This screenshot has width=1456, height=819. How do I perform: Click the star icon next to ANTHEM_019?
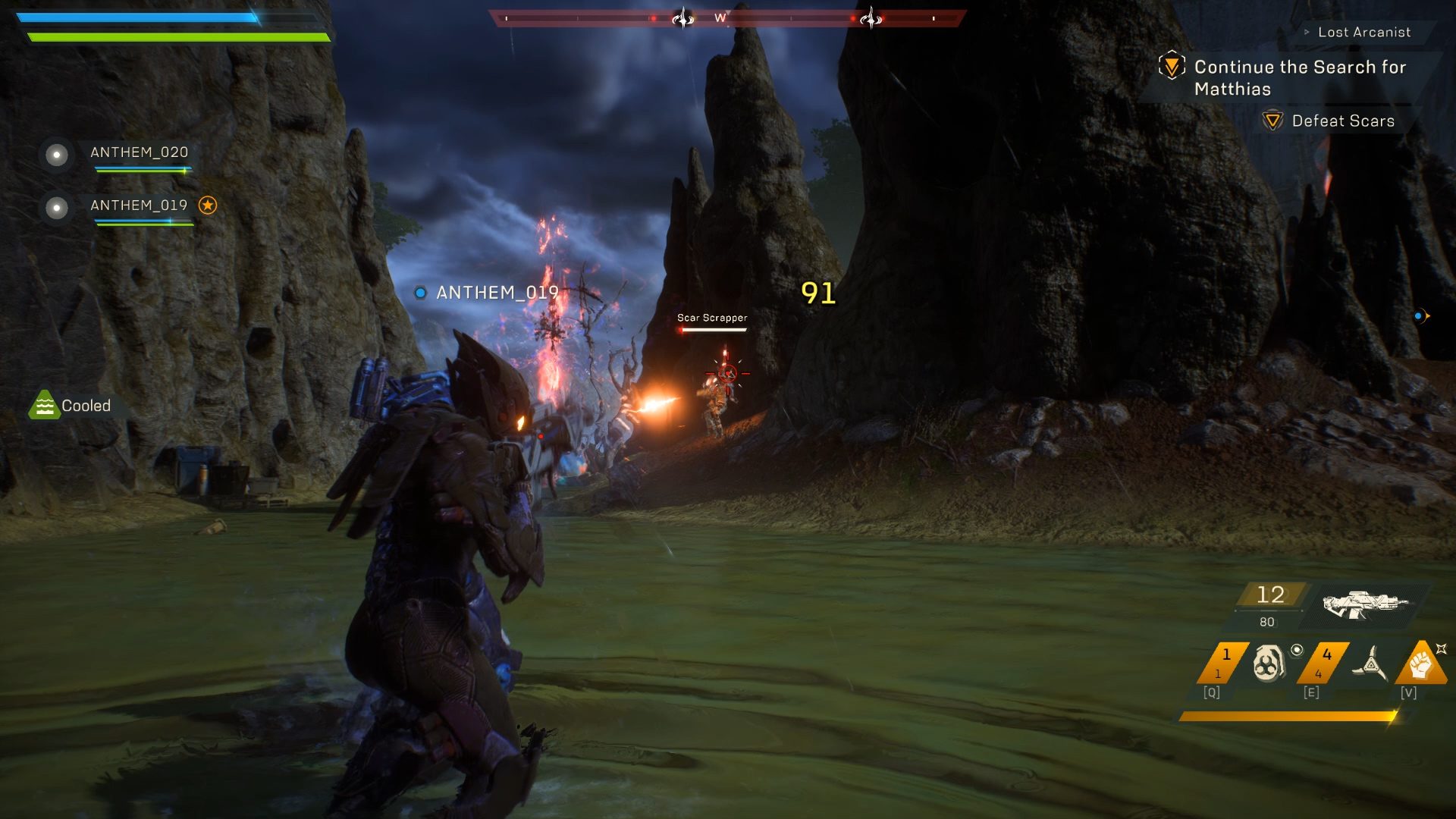click(x=209, y=204)
